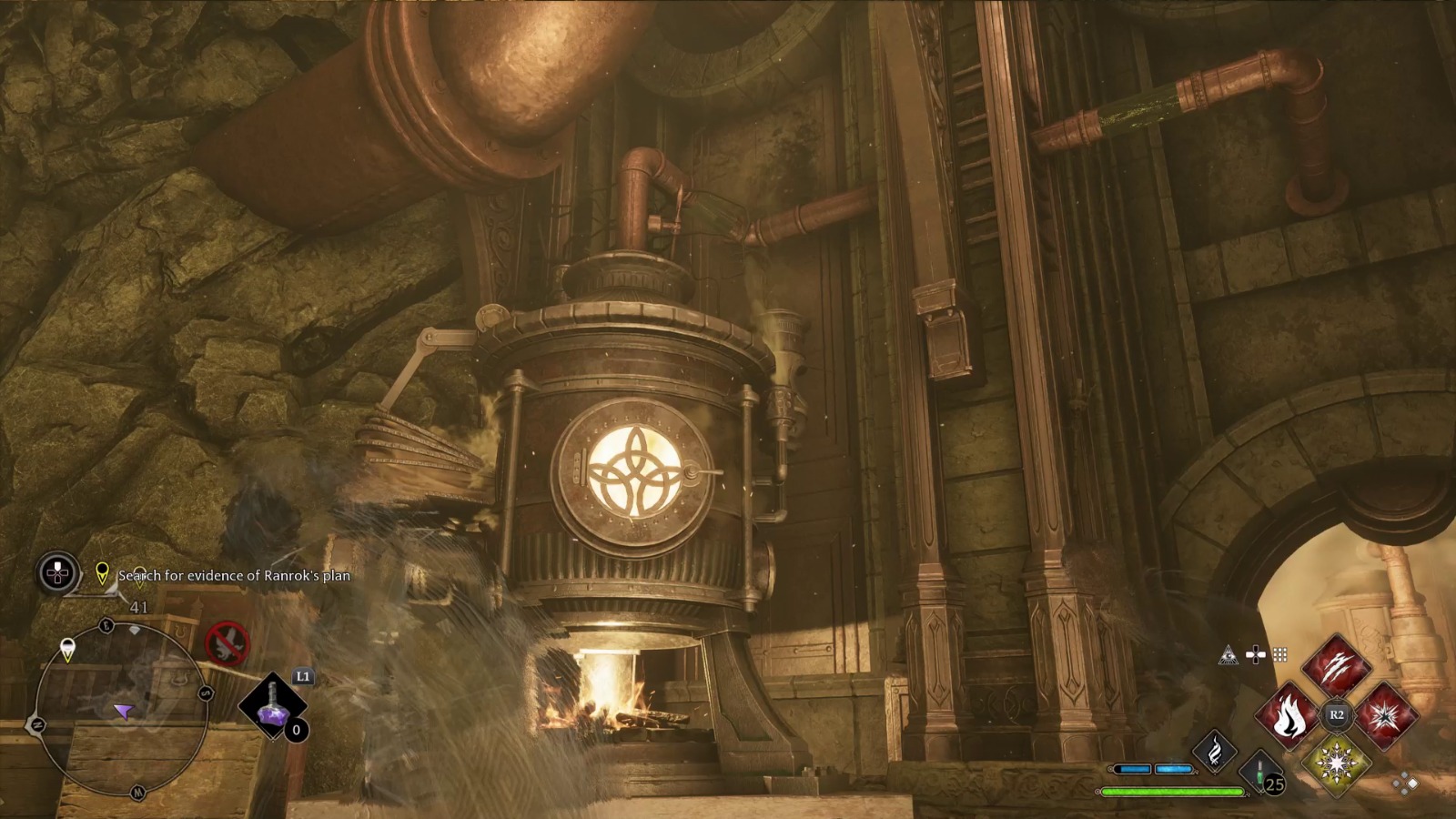Open the nine-dot grid icon above the spells
This screenshot has height=819, width=1456.
coord(1280,655)
